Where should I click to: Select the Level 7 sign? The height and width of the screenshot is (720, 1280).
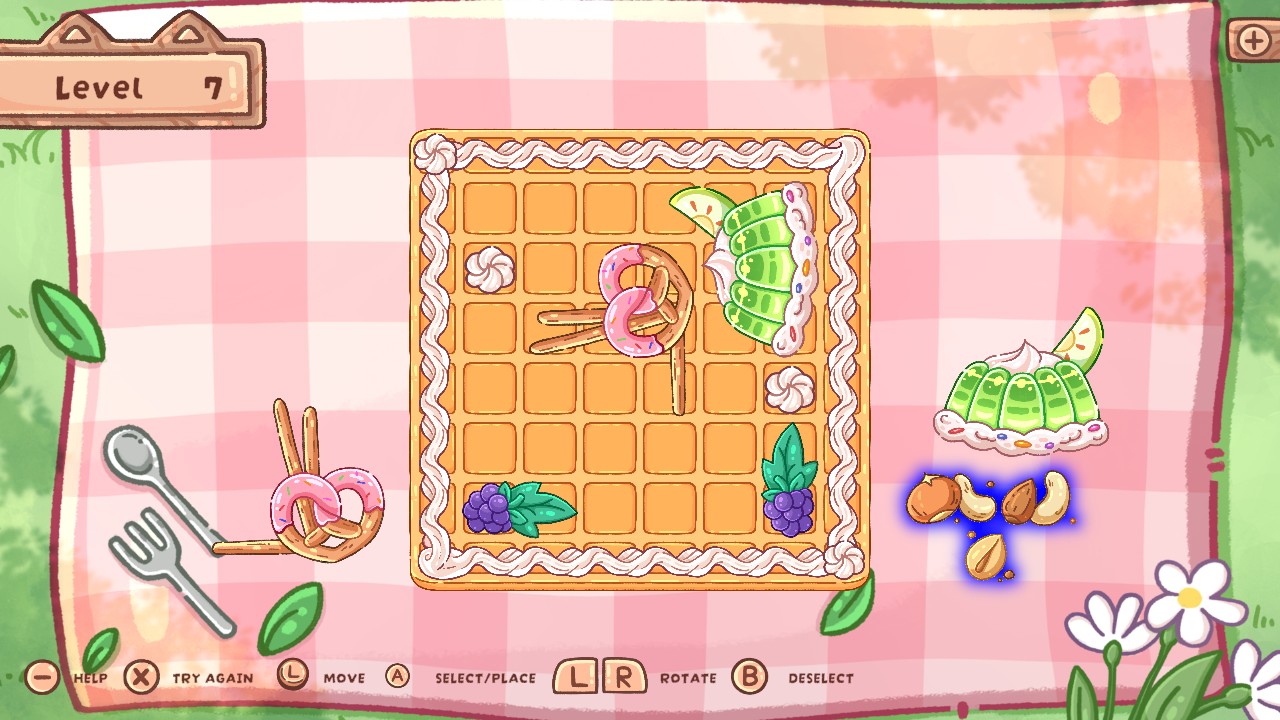tap(130, 85)
